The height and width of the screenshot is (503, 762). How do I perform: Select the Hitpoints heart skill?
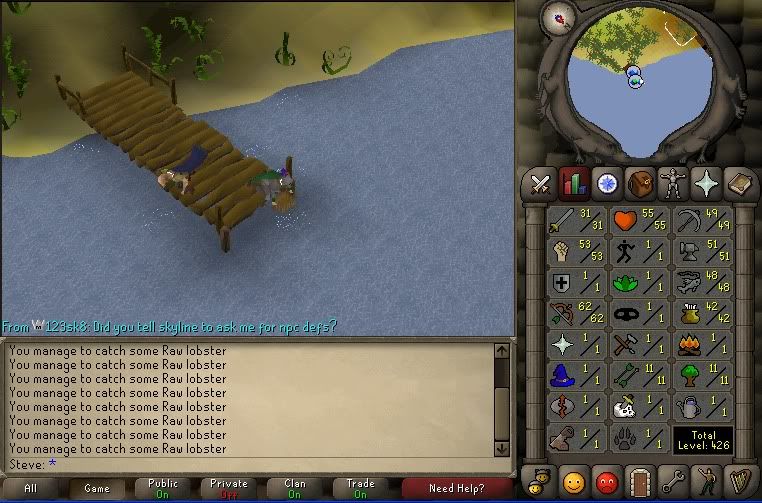[x=639, y=219]
